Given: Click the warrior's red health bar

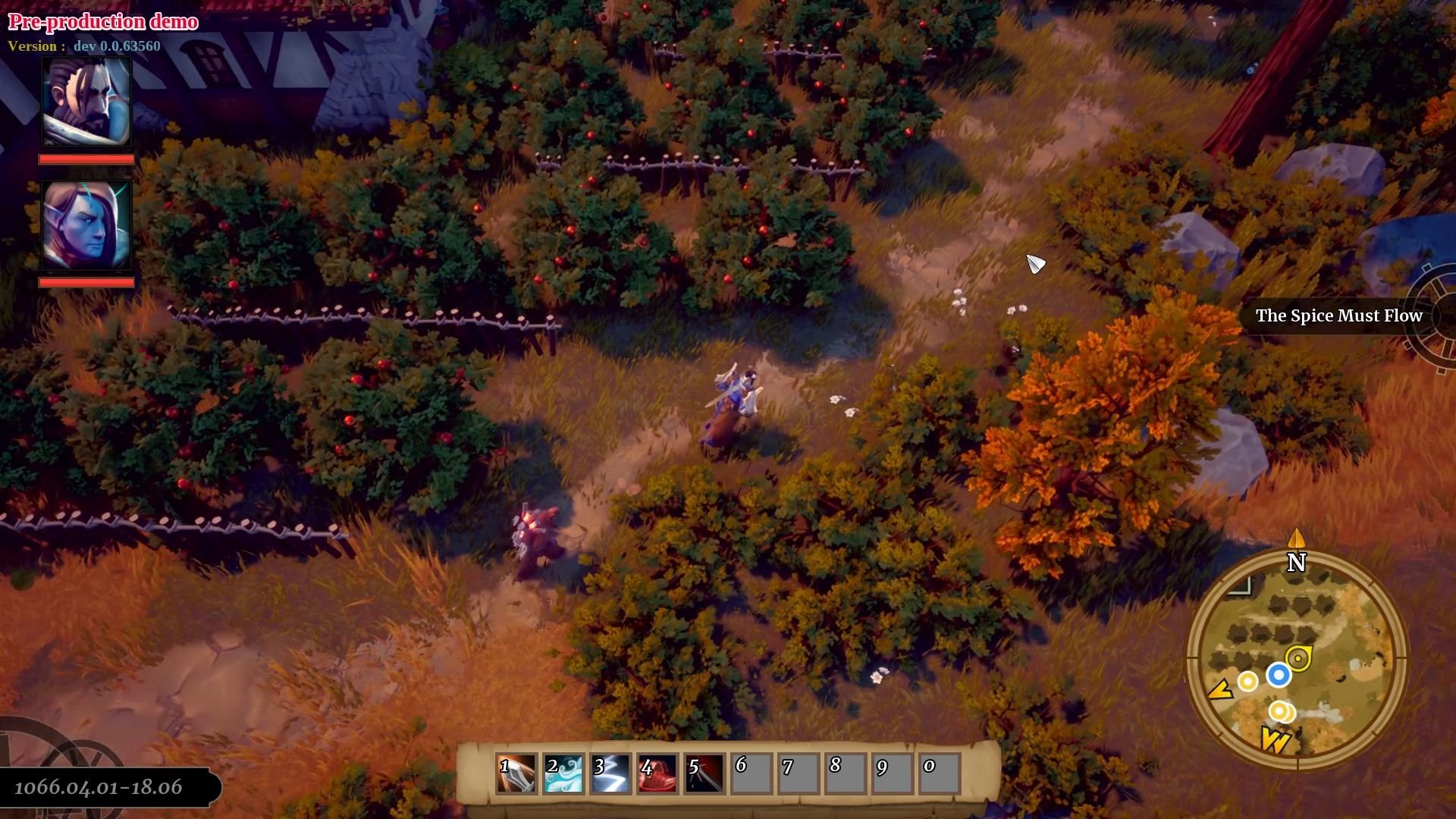Looking at the screenshot, I should [x=86, y=158].
